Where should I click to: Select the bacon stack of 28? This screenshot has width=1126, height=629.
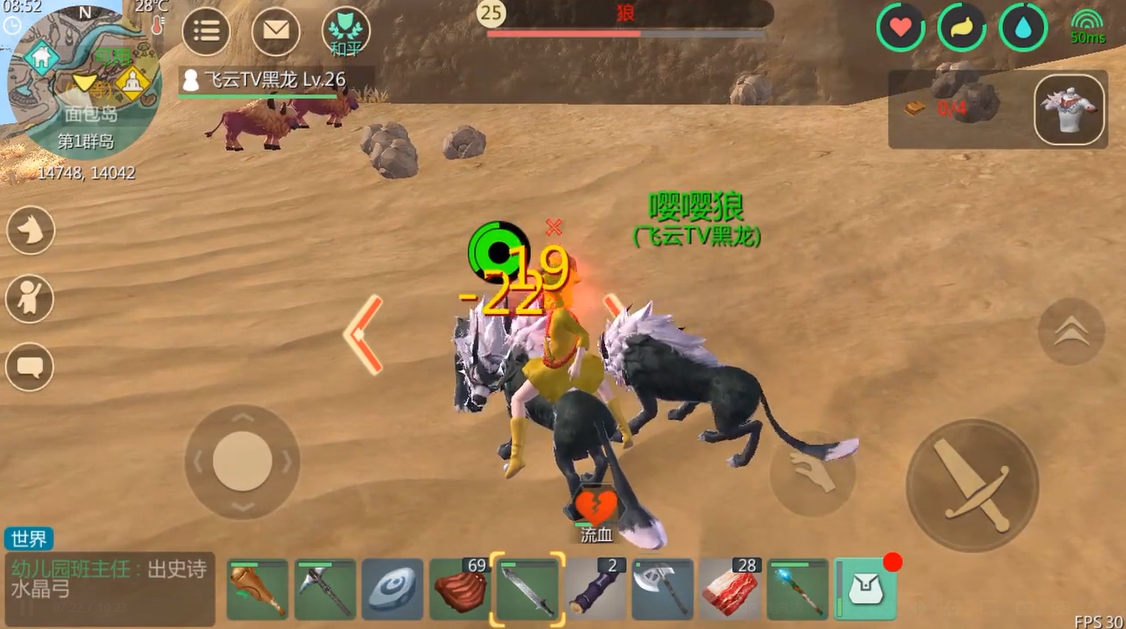730,589
